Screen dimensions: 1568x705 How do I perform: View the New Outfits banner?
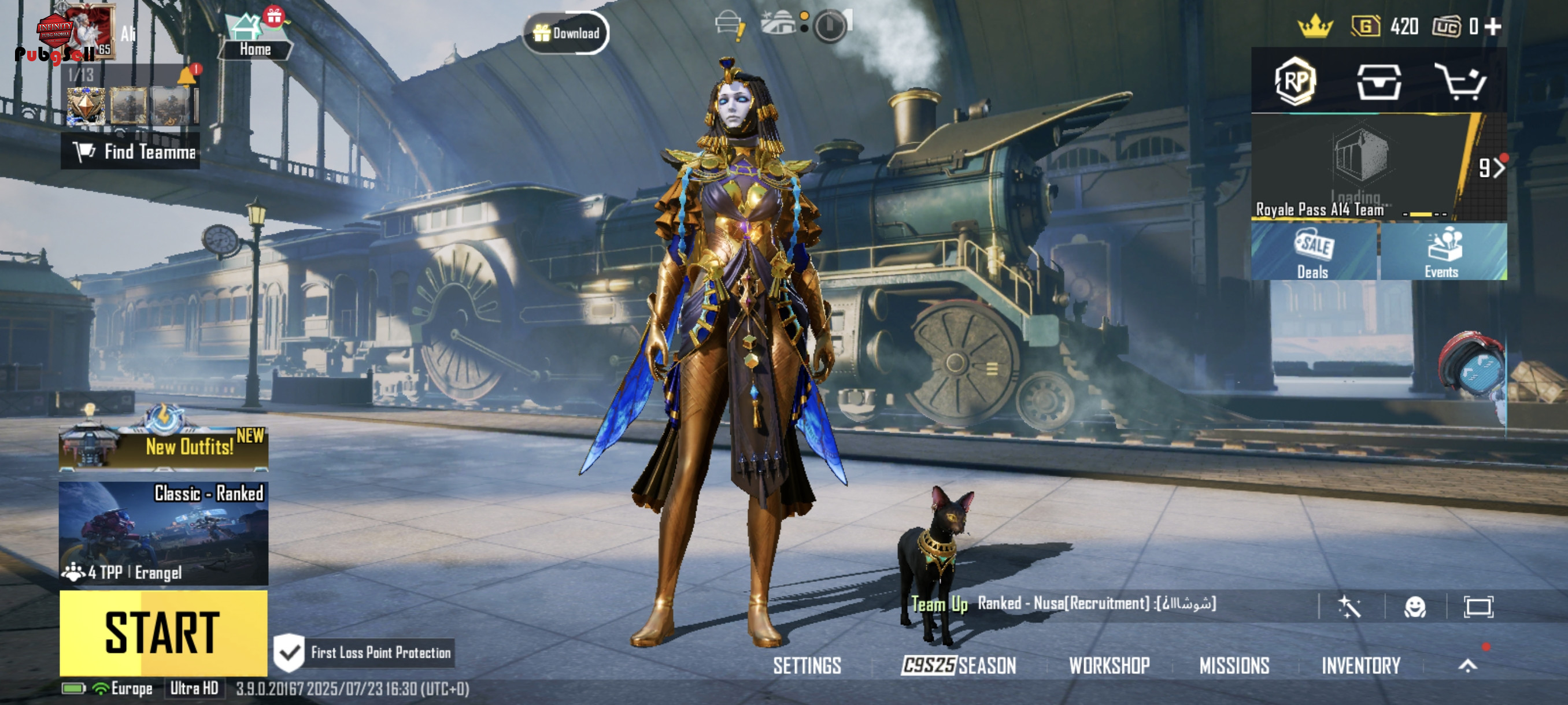point(163,447)
